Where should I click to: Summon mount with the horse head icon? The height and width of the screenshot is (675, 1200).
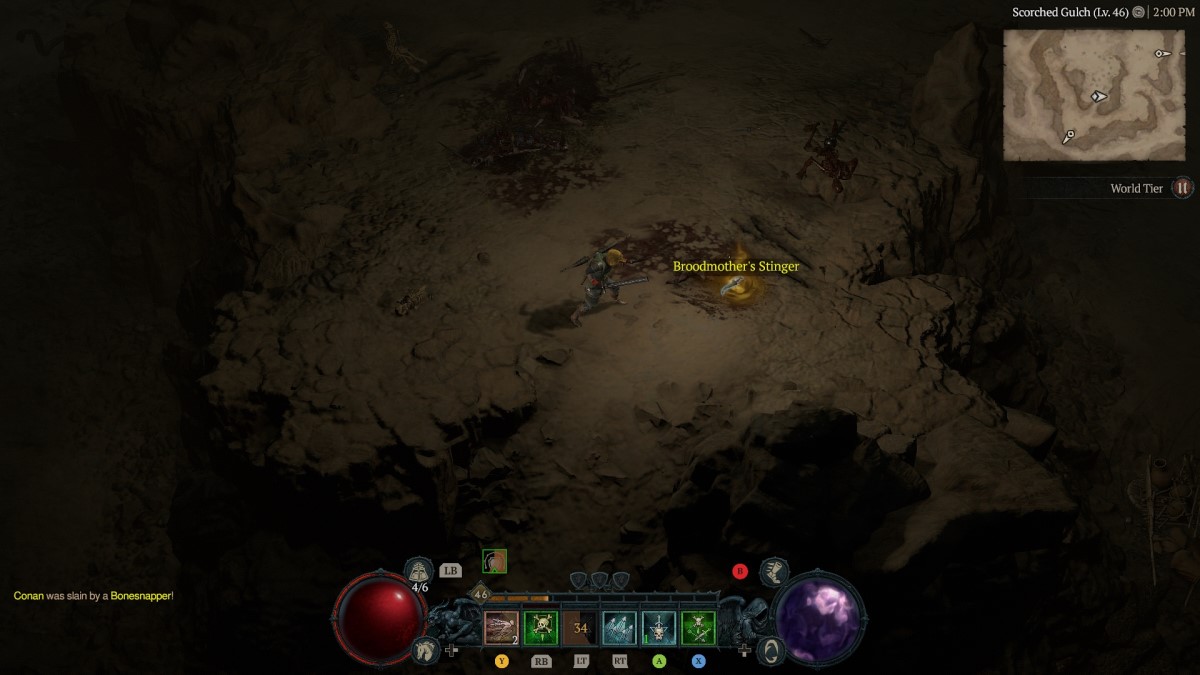tap(424, 650)
